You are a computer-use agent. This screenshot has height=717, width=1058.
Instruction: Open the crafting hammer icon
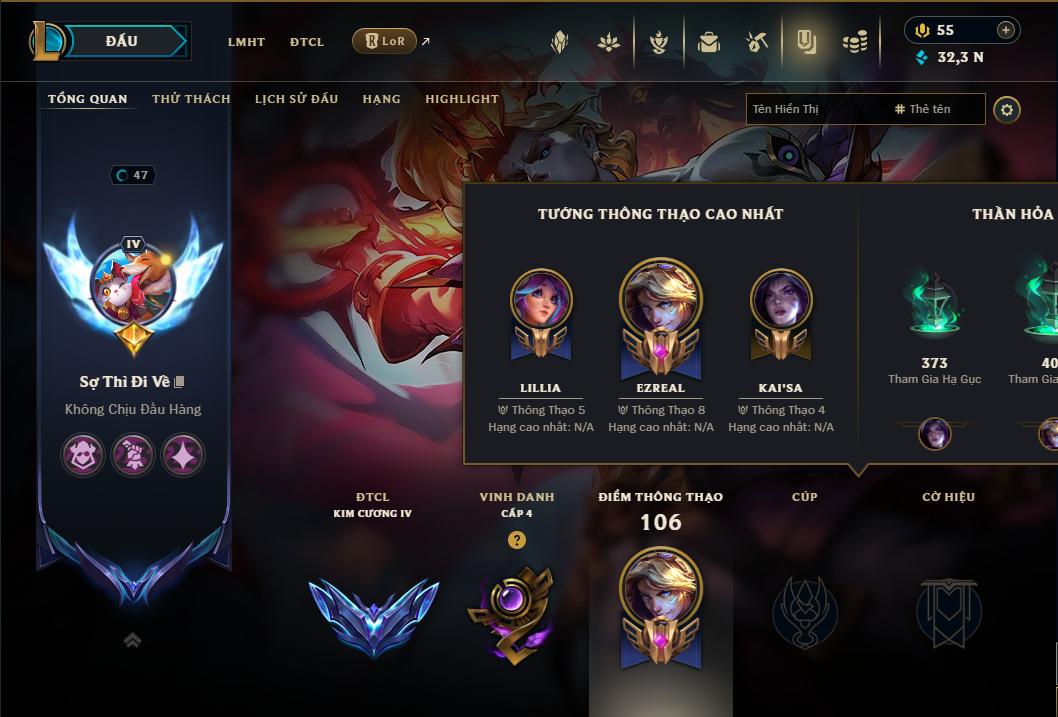point(756,42)
